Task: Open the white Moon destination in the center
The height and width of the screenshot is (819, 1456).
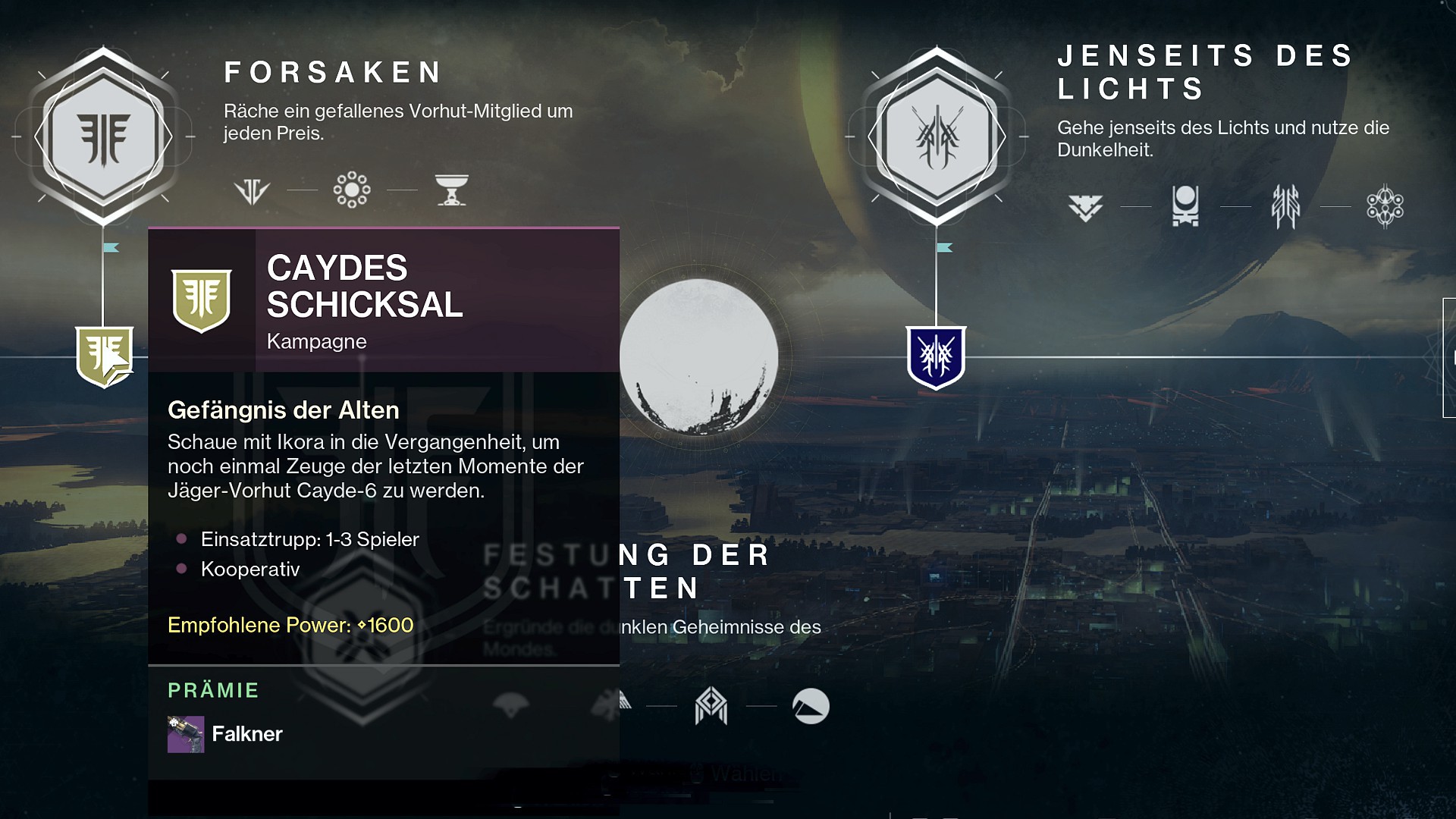Action: point(698,356)
